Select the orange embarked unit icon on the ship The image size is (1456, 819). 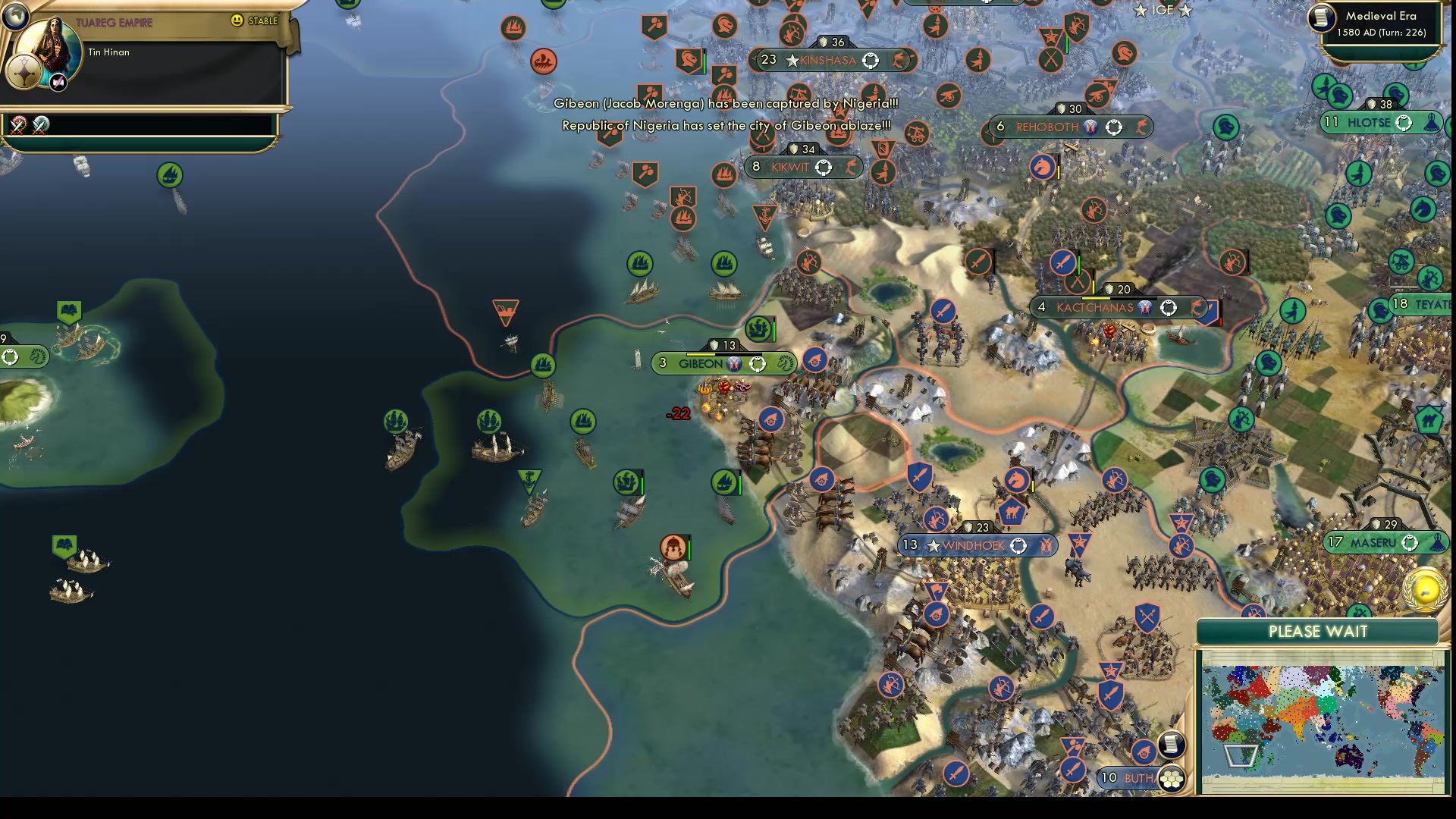click(x=673, y=548)
